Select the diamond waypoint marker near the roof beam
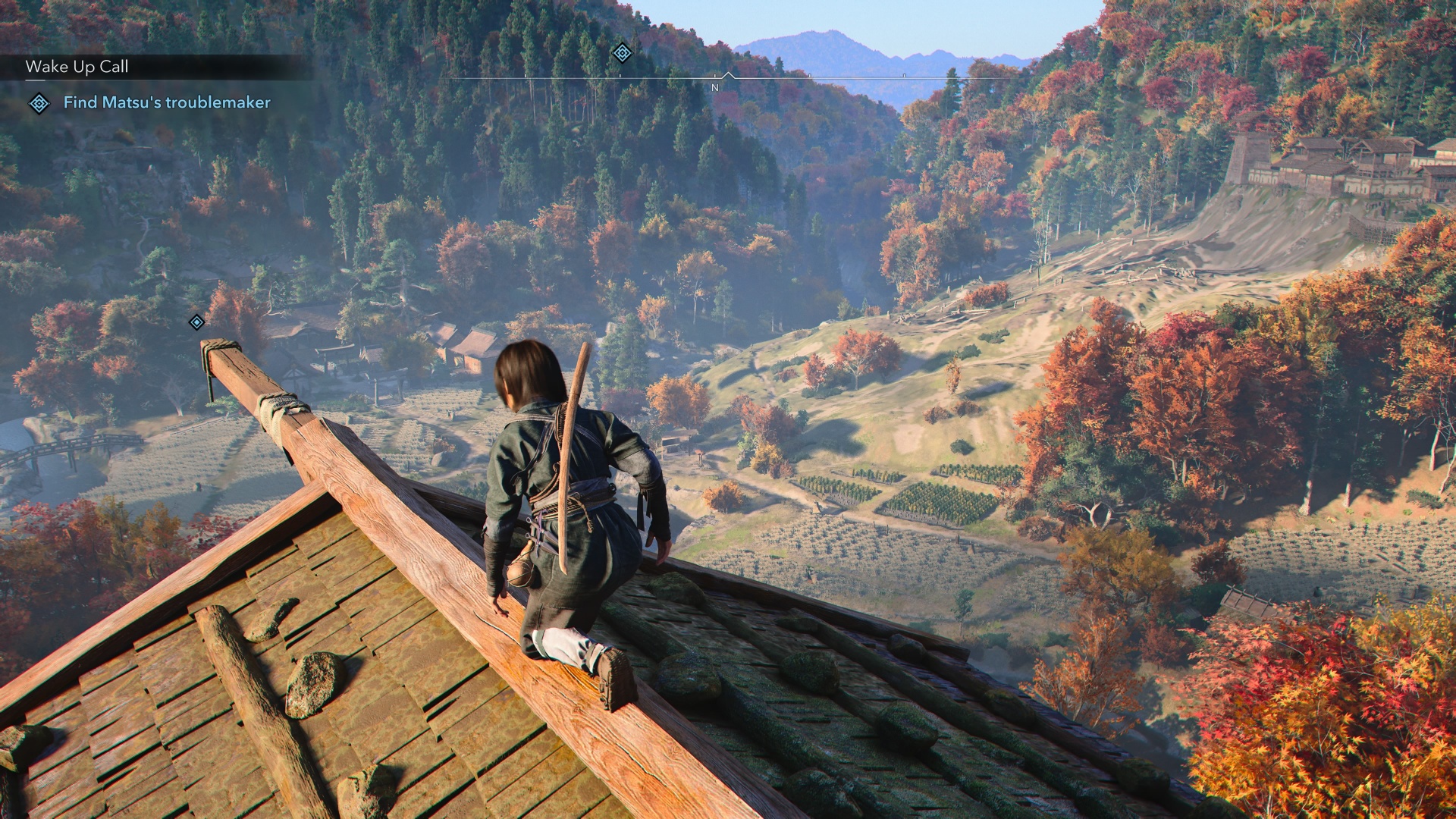Viewport: 1456px width, 819px height. pos(196,322)
